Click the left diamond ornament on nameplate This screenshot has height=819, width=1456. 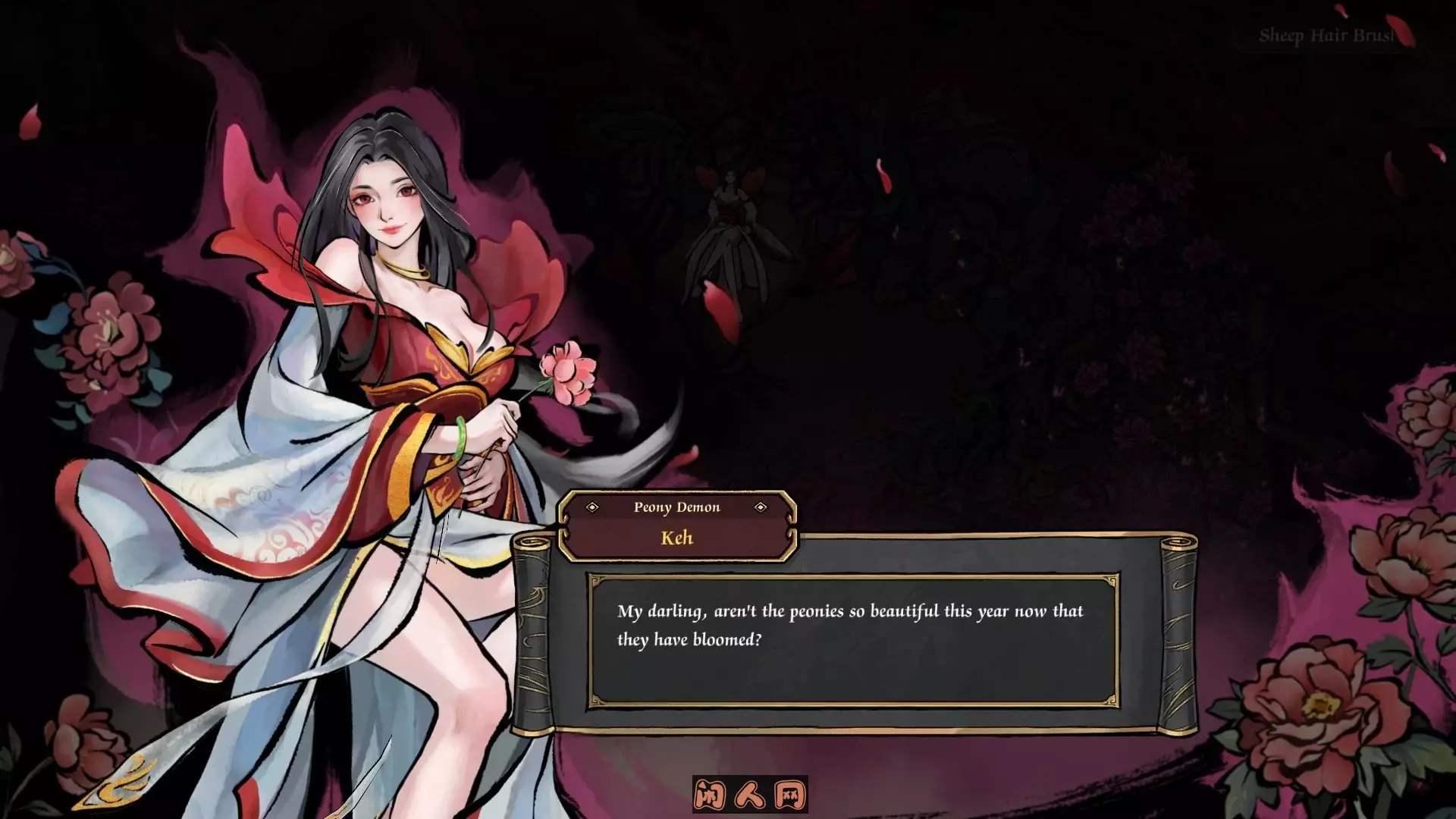[593, 508]
